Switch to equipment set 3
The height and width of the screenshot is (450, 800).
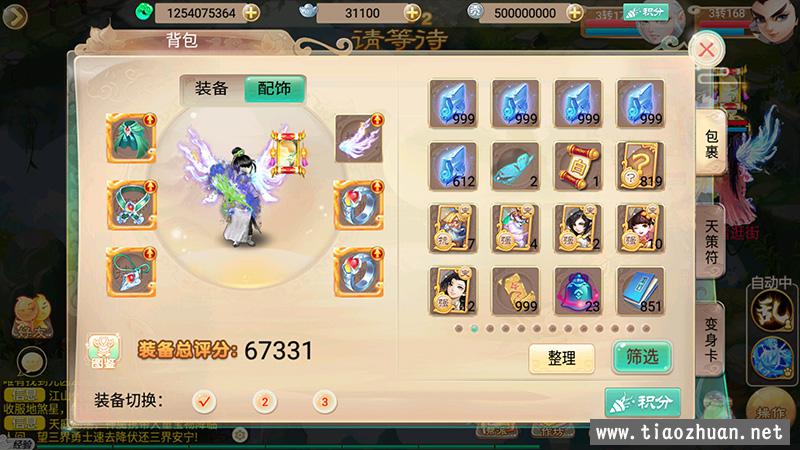tap(323, 401)
